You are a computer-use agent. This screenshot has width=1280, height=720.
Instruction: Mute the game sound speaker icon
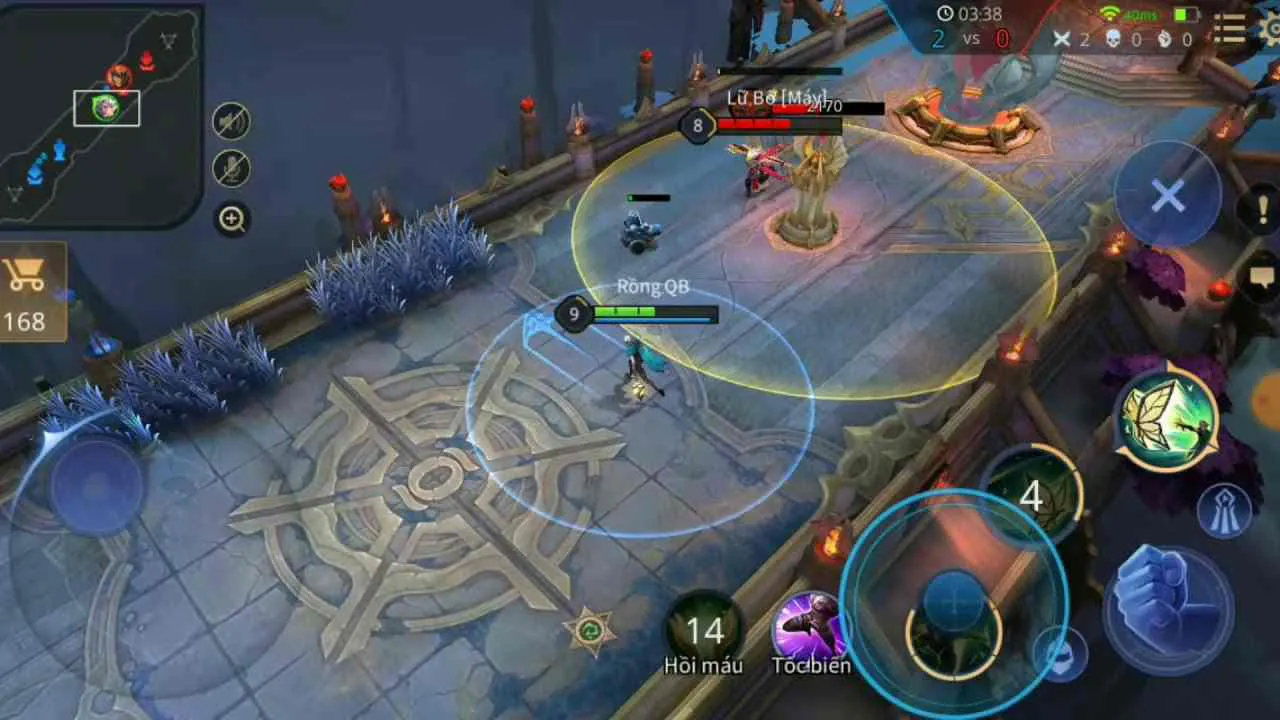coord(229,120)
